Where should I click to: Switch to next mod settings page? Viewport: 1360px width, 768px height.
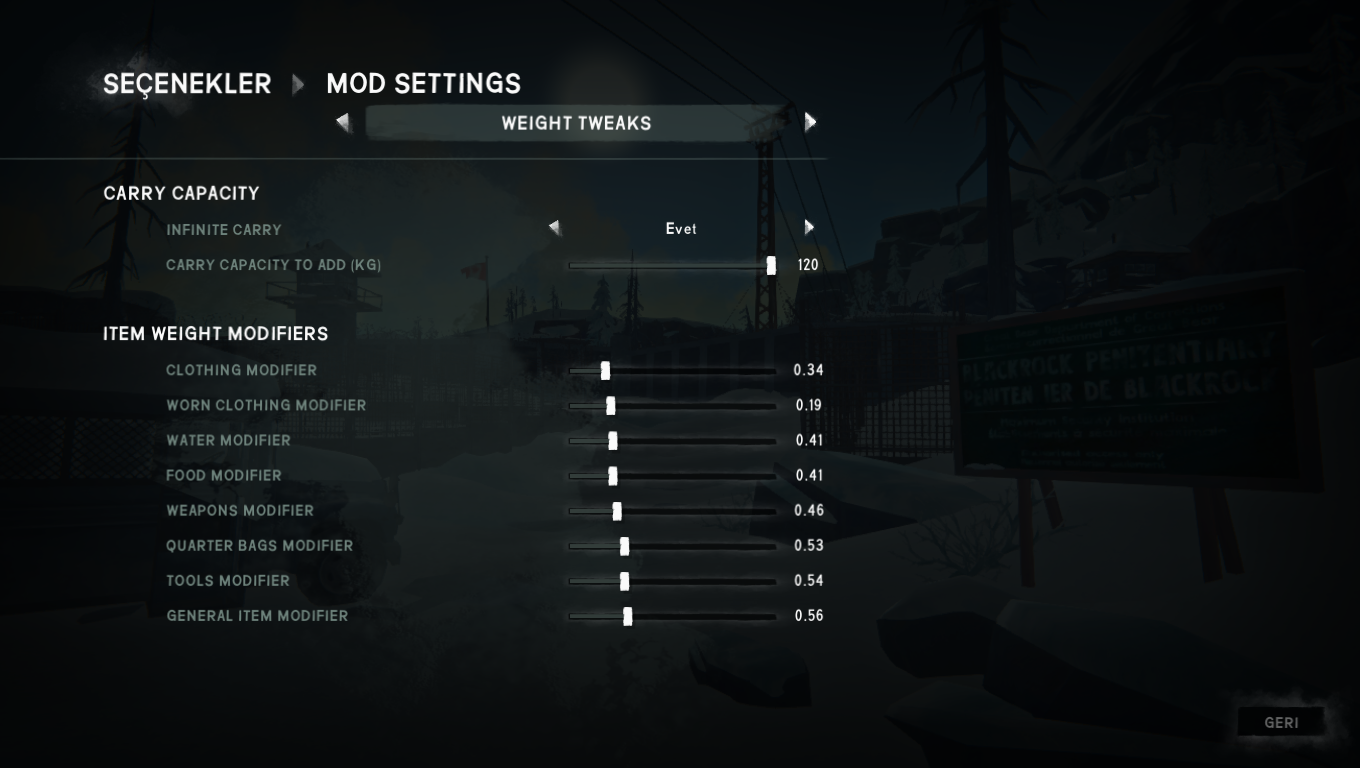pyautogui.click(x=810, y=122)
